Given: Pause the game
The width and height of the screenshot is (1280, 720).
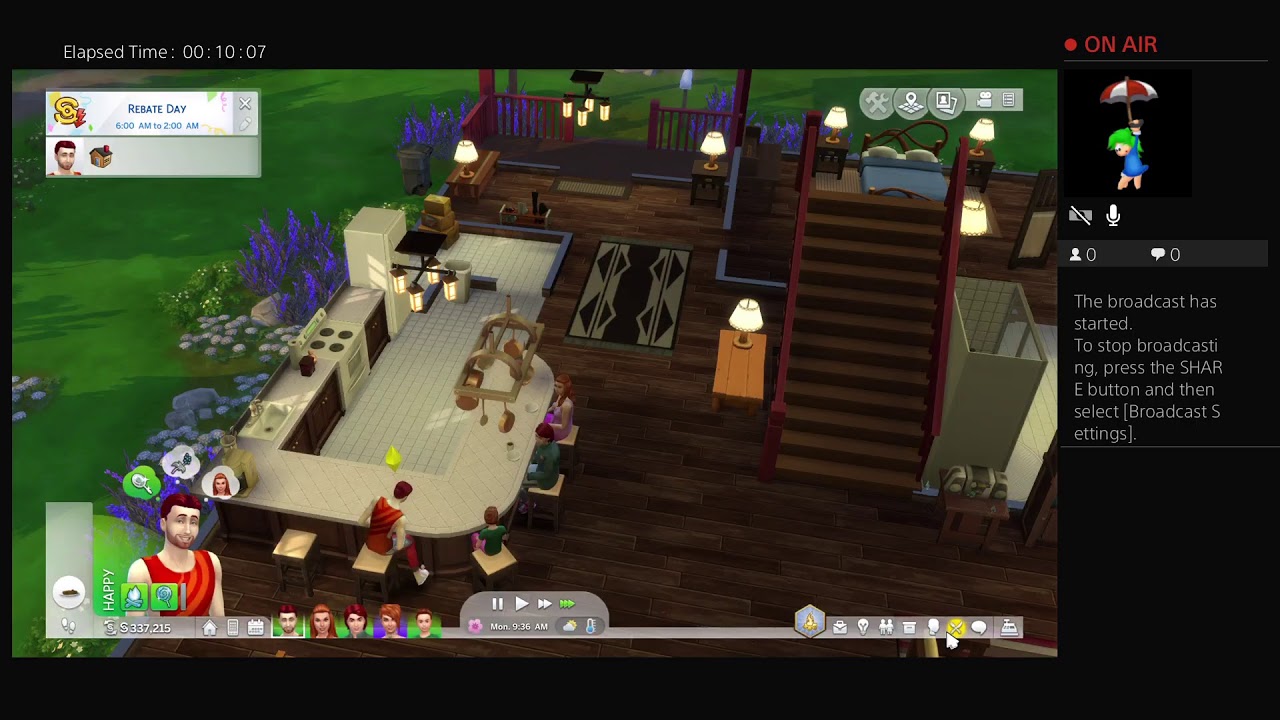Looking at the screenshot, I should 498,604.
